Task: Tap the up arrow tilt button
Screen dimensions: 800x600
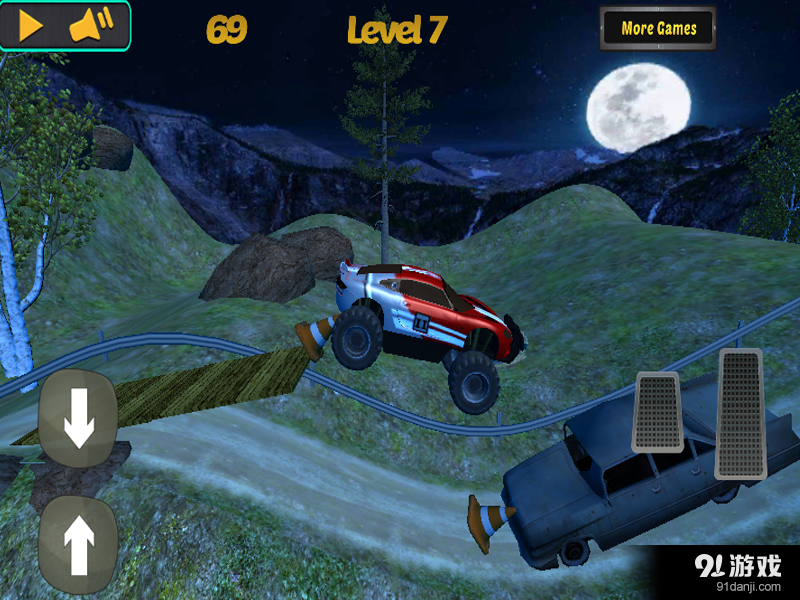Action: point(78,544)
